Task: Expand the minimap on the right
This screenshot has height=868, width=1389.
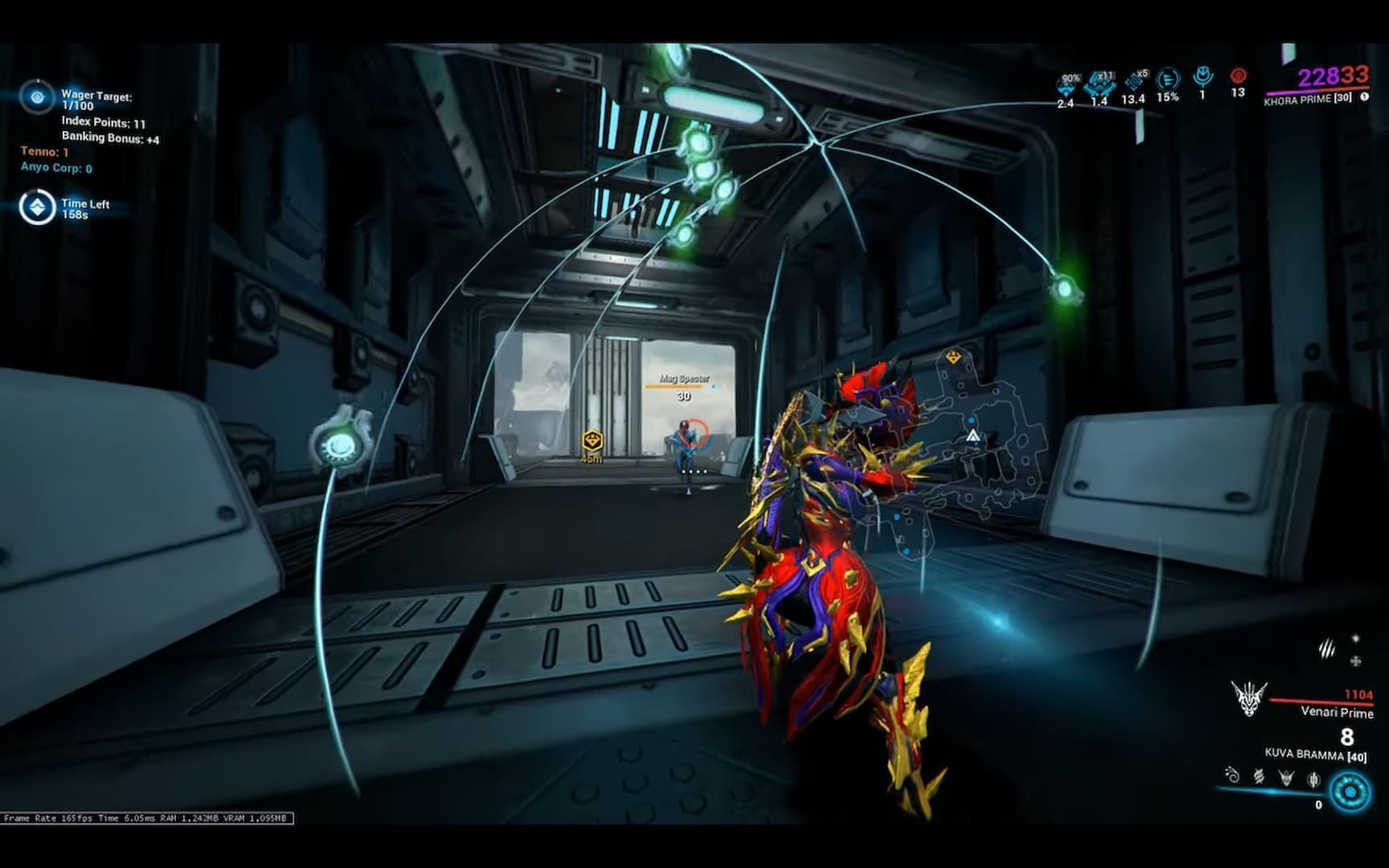Action: pyautogui.click(x=973, y=438)
